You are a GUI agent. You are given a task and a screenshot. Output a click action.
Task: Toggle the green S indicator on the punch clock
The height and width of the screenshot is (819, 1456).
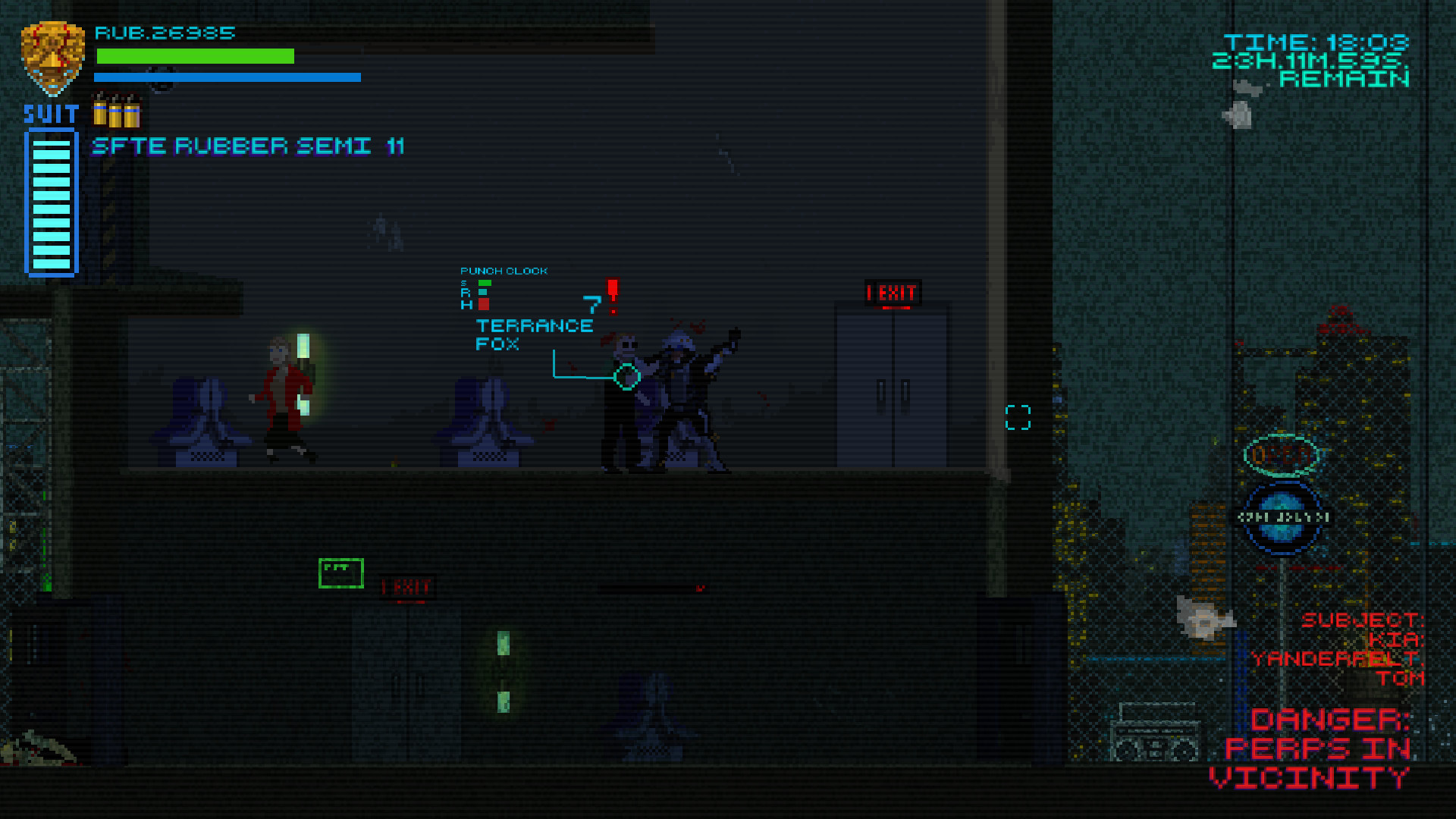(485, 282)
